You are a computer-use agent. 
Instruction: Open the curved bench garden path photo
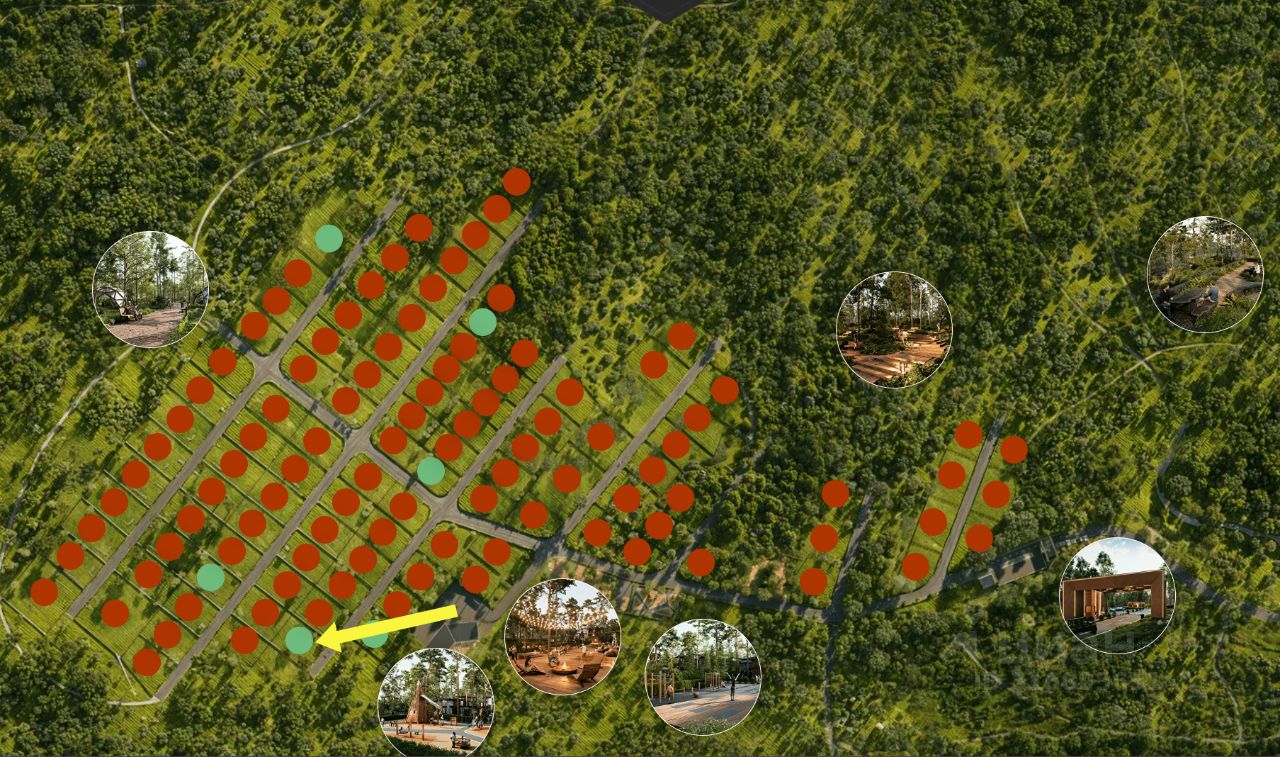1205,274
